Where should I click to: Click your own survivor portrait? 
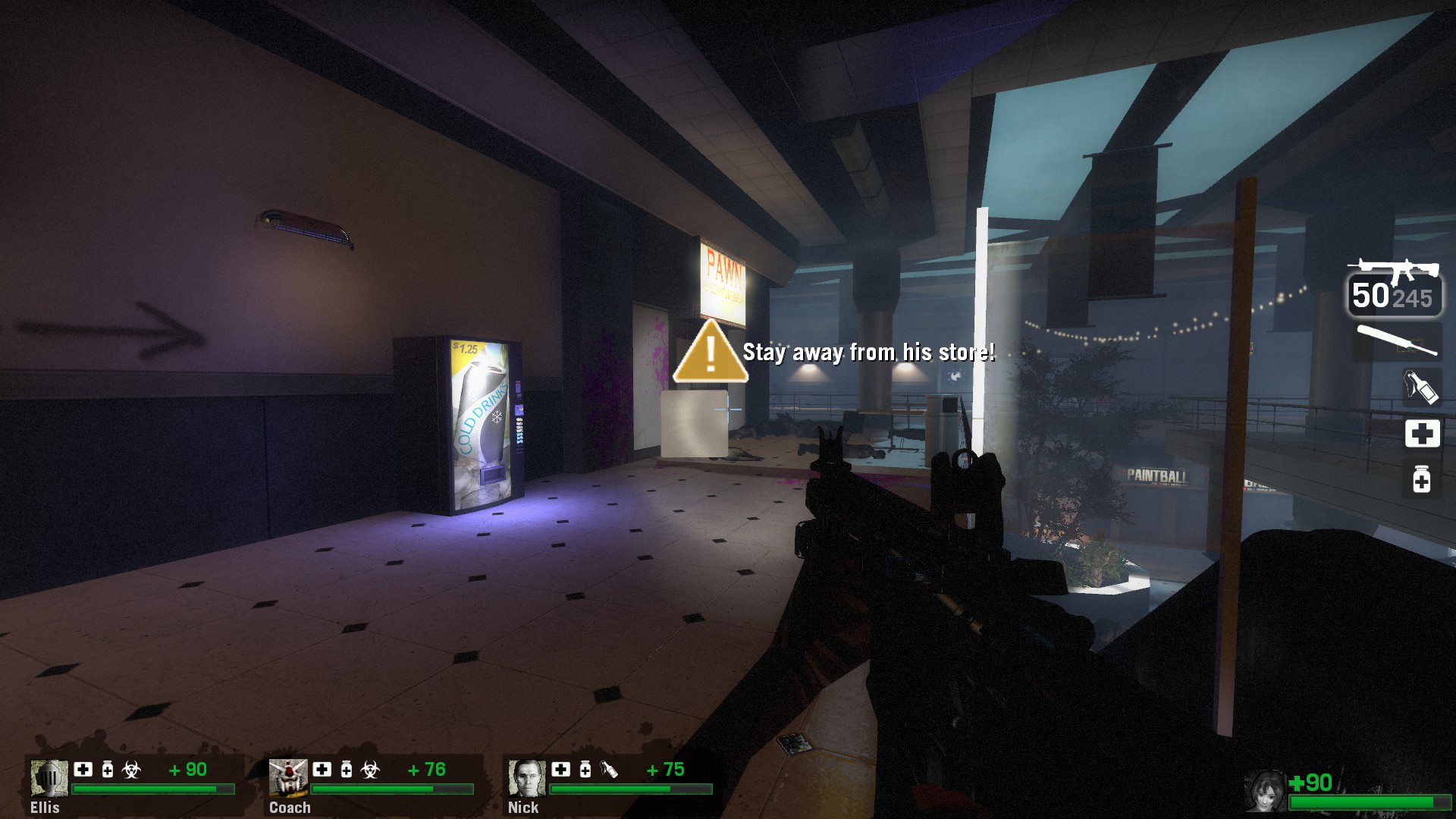click(x=1265, y=791)
